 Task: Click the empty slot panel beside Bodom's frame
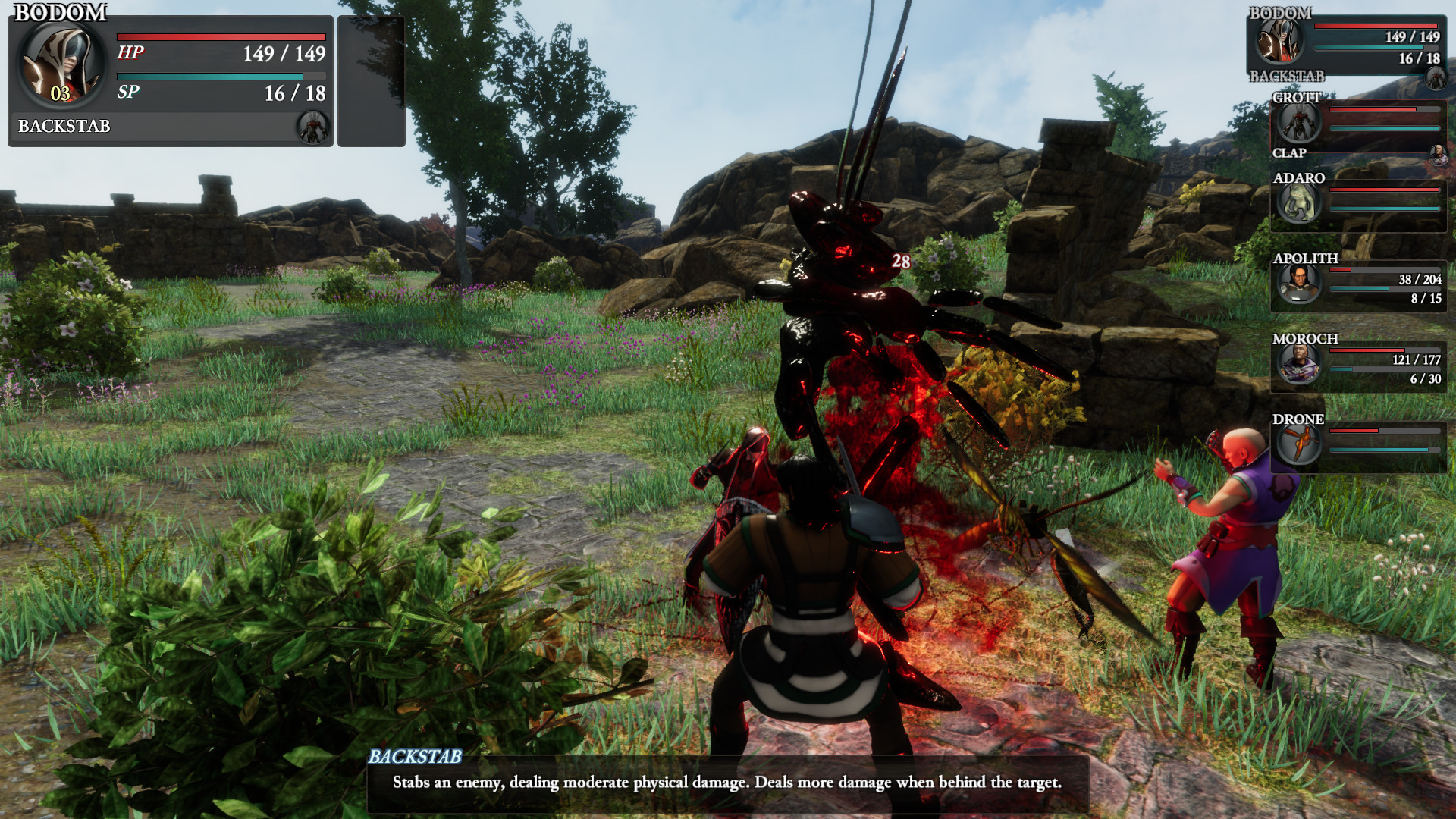pyautogui.click(x=372, y=80)
